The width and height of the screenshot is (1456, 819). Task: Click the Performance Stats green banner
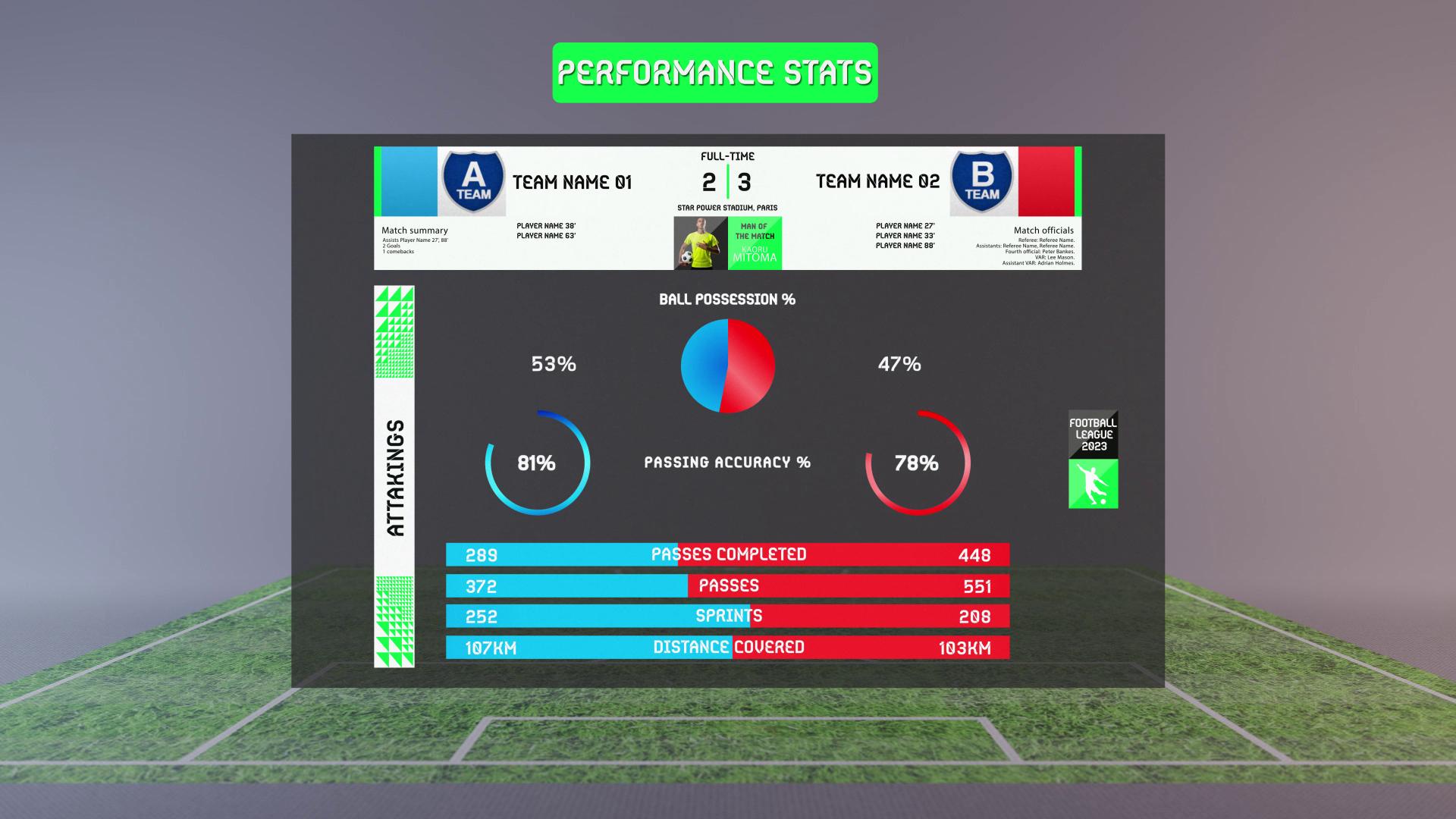714,73
